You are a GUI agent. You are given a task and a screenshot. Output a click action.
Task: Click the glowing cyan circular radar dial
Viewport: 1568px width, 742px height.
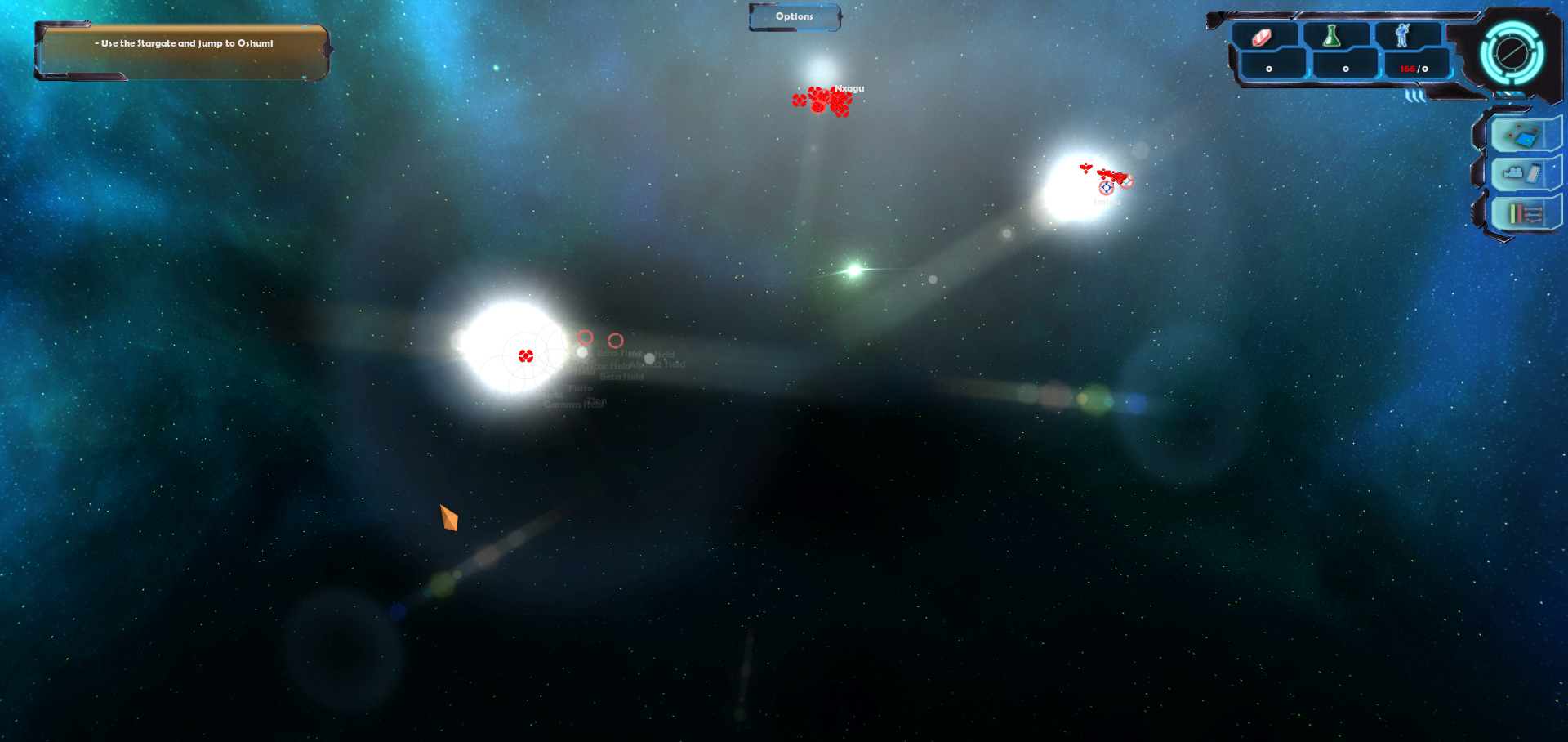click(x=1512, y=53)
